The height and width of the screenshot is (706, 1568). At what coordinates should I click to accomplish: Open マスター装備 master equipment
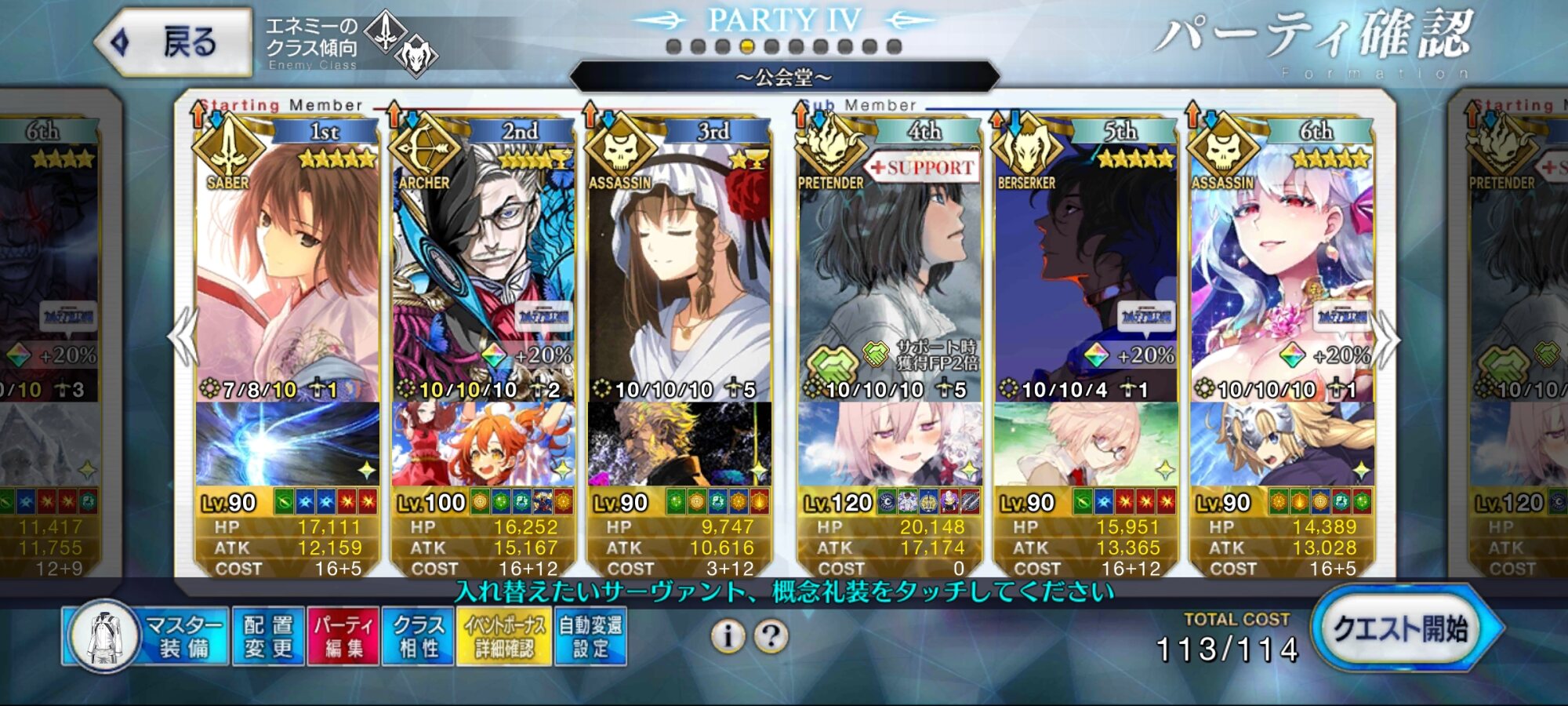point(147,636)
